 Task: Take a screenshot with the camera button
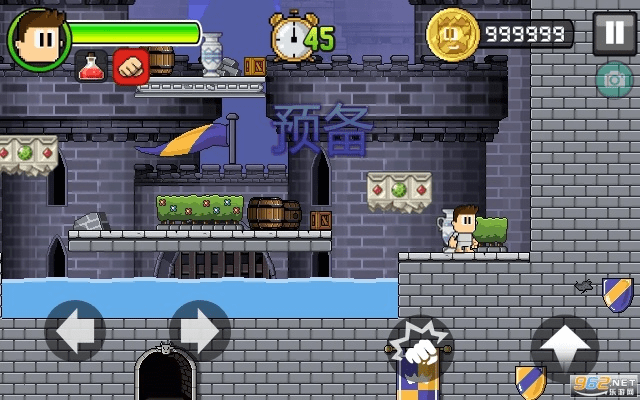click(x=613, y=81)
